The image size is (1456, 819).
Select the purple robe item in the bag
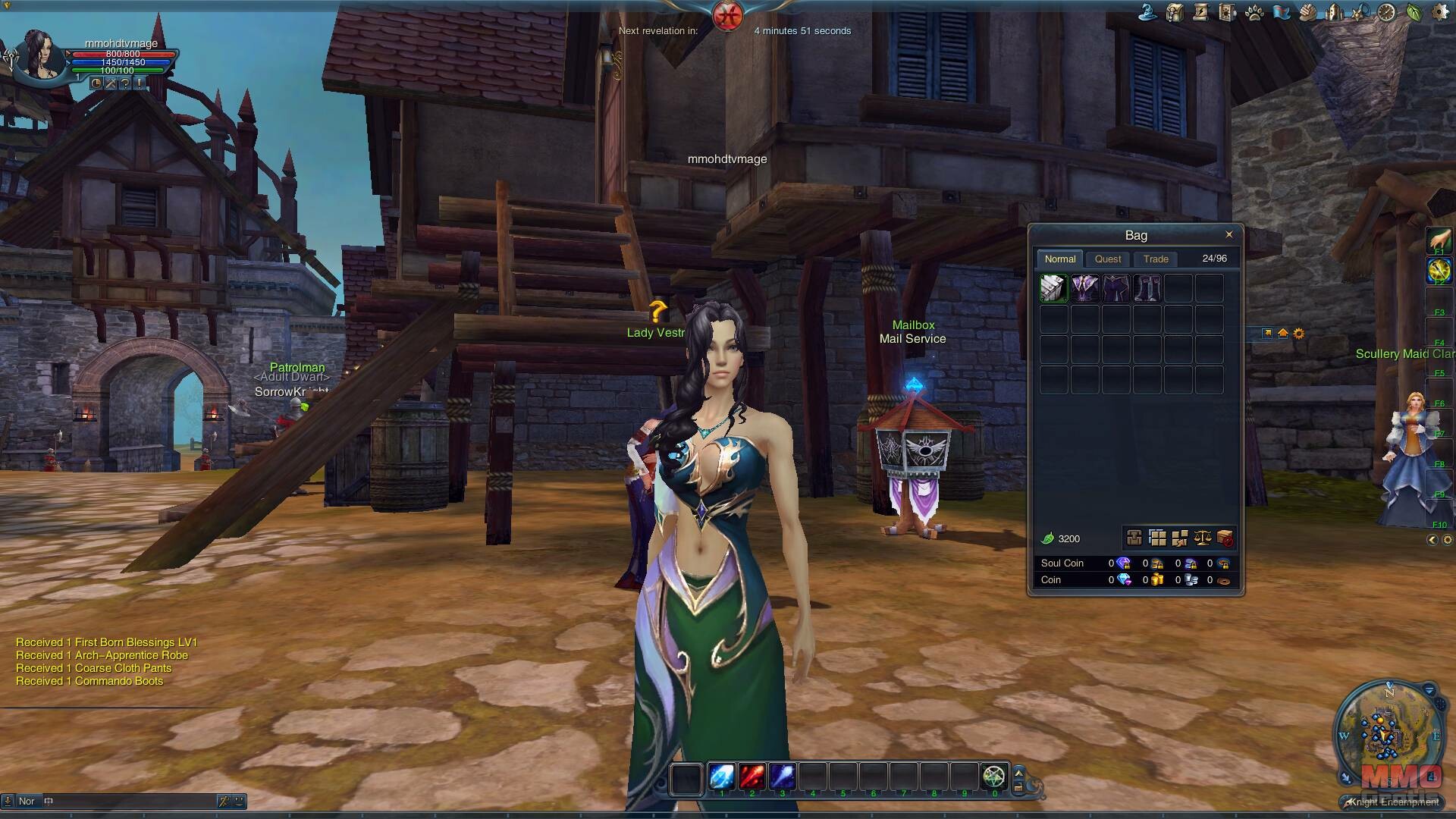pyautogui.click(x=1084, y=289)
